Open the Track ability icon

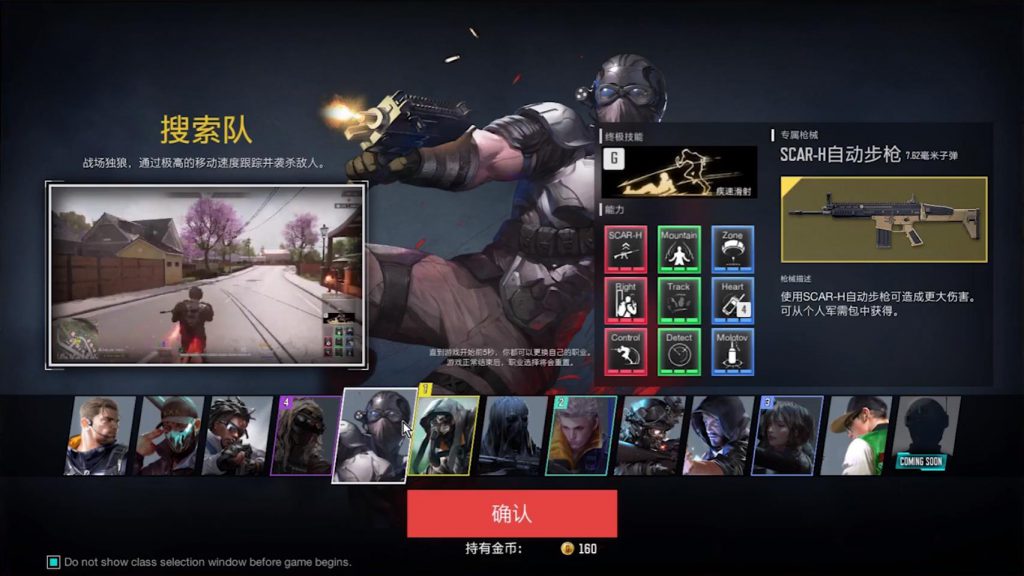pos(679,300)
